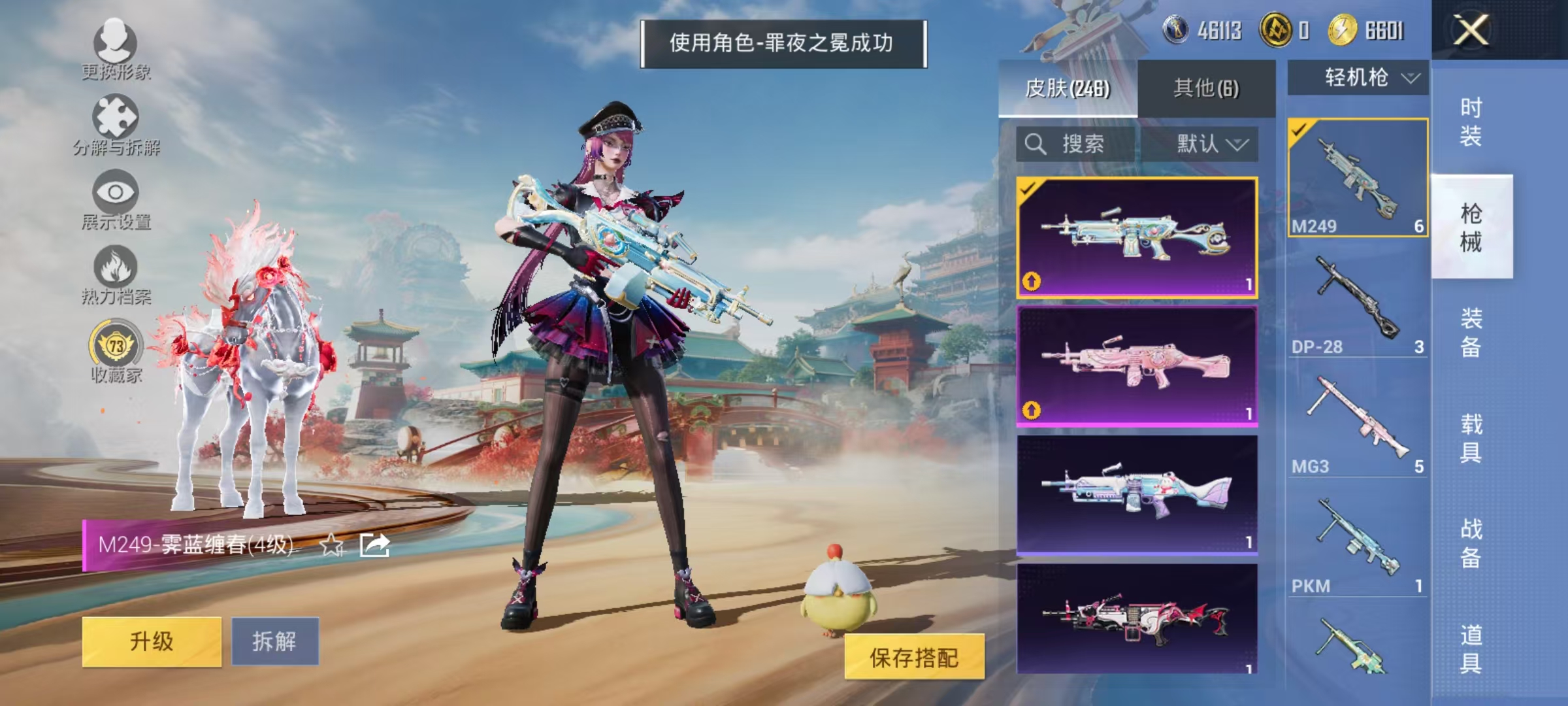Open 展示设置 display settings
The image size is (1568, 706).
[x=116, y=196]
